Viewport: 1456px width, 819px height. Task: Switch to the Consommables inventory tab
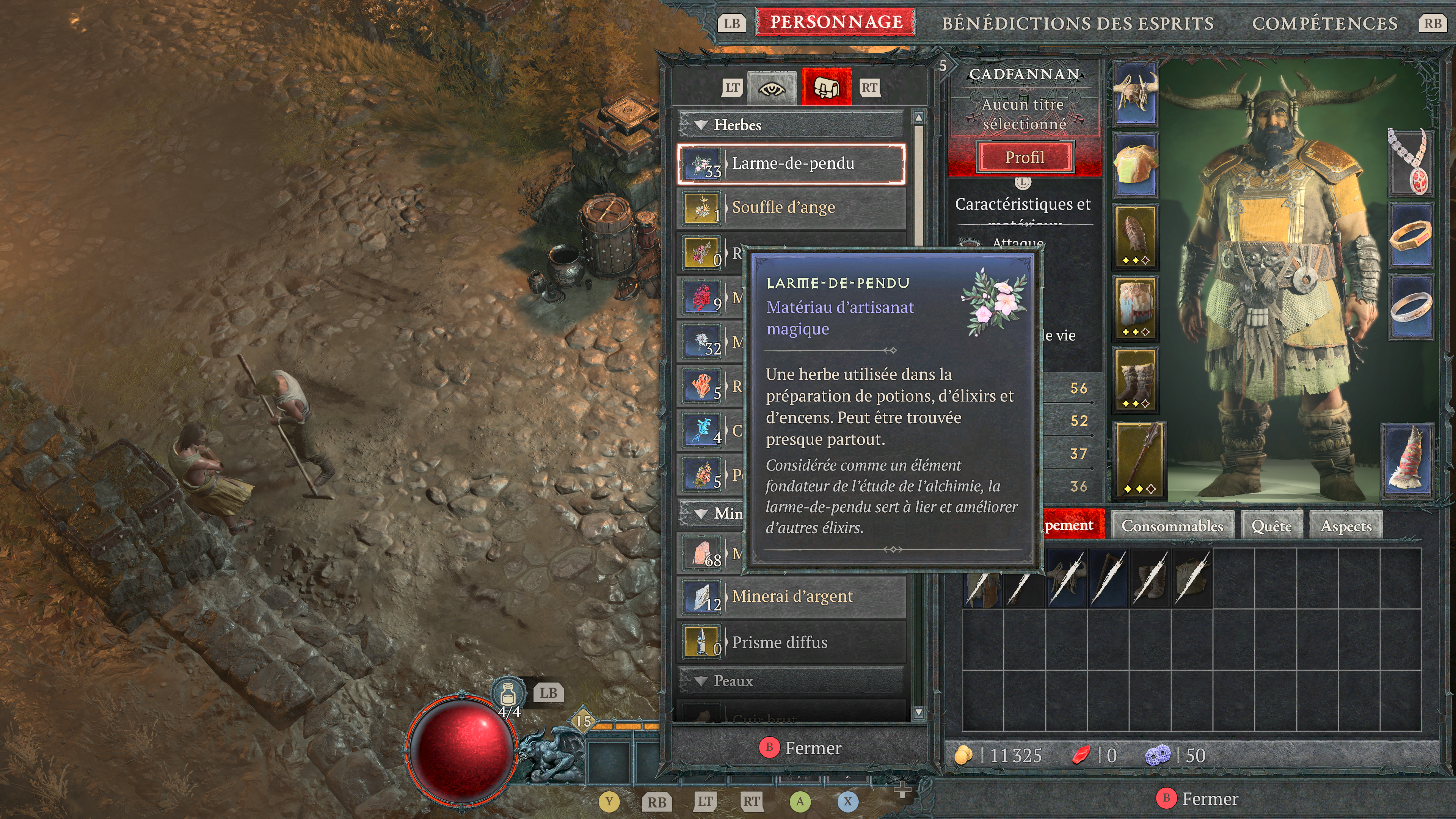coord(1172,526)
